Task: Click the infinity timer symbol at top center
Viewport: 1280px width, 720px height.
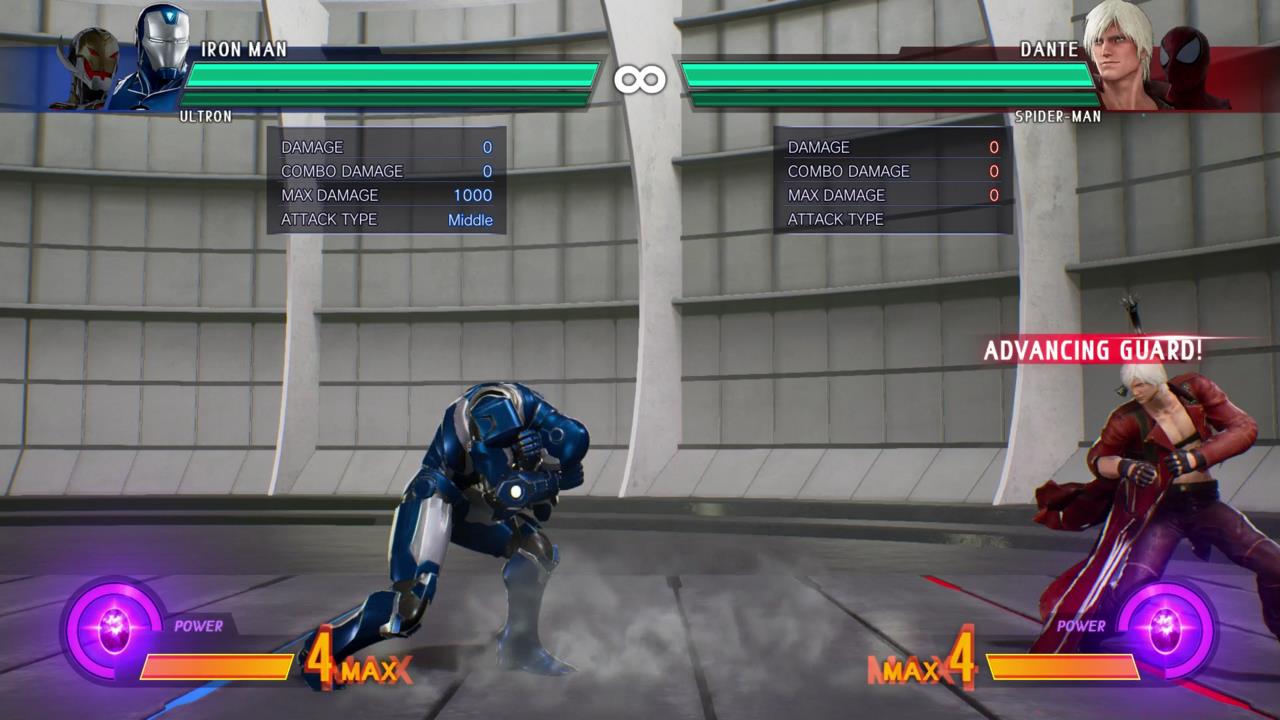Action: (641, 78)
